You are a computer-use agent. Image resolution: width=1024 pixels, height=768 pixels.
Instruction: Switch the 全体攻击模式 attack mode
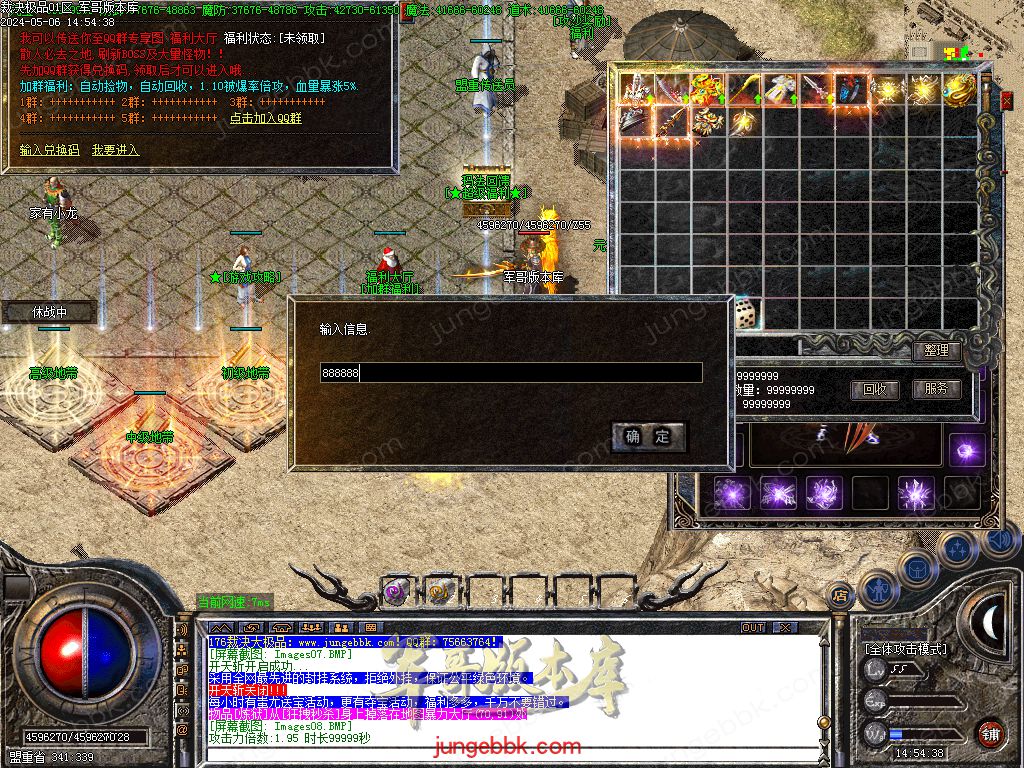coord(905,649)
